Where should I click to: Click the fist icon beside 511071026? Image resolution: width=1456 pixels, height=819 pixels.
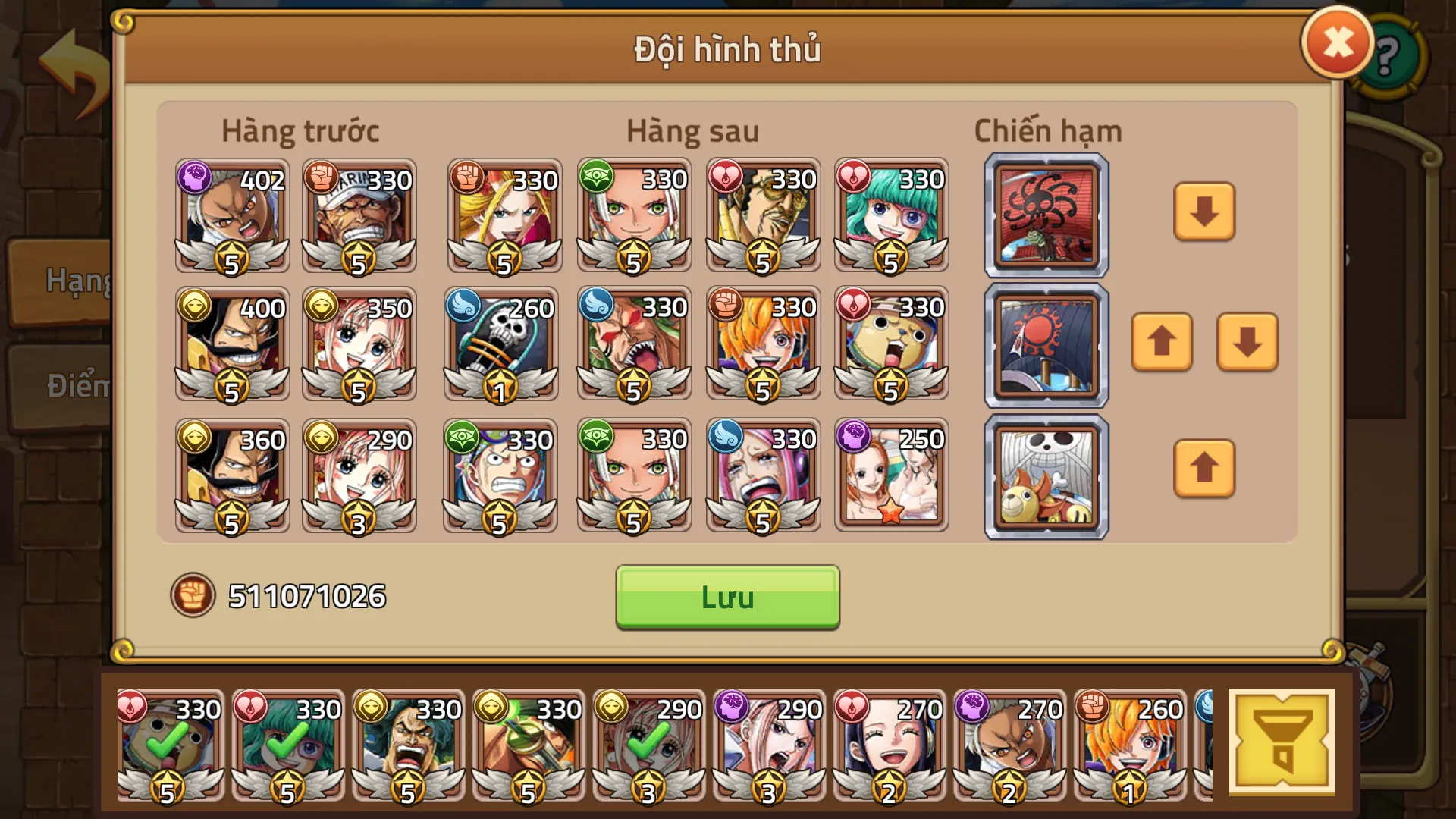(x=193, y=597)
